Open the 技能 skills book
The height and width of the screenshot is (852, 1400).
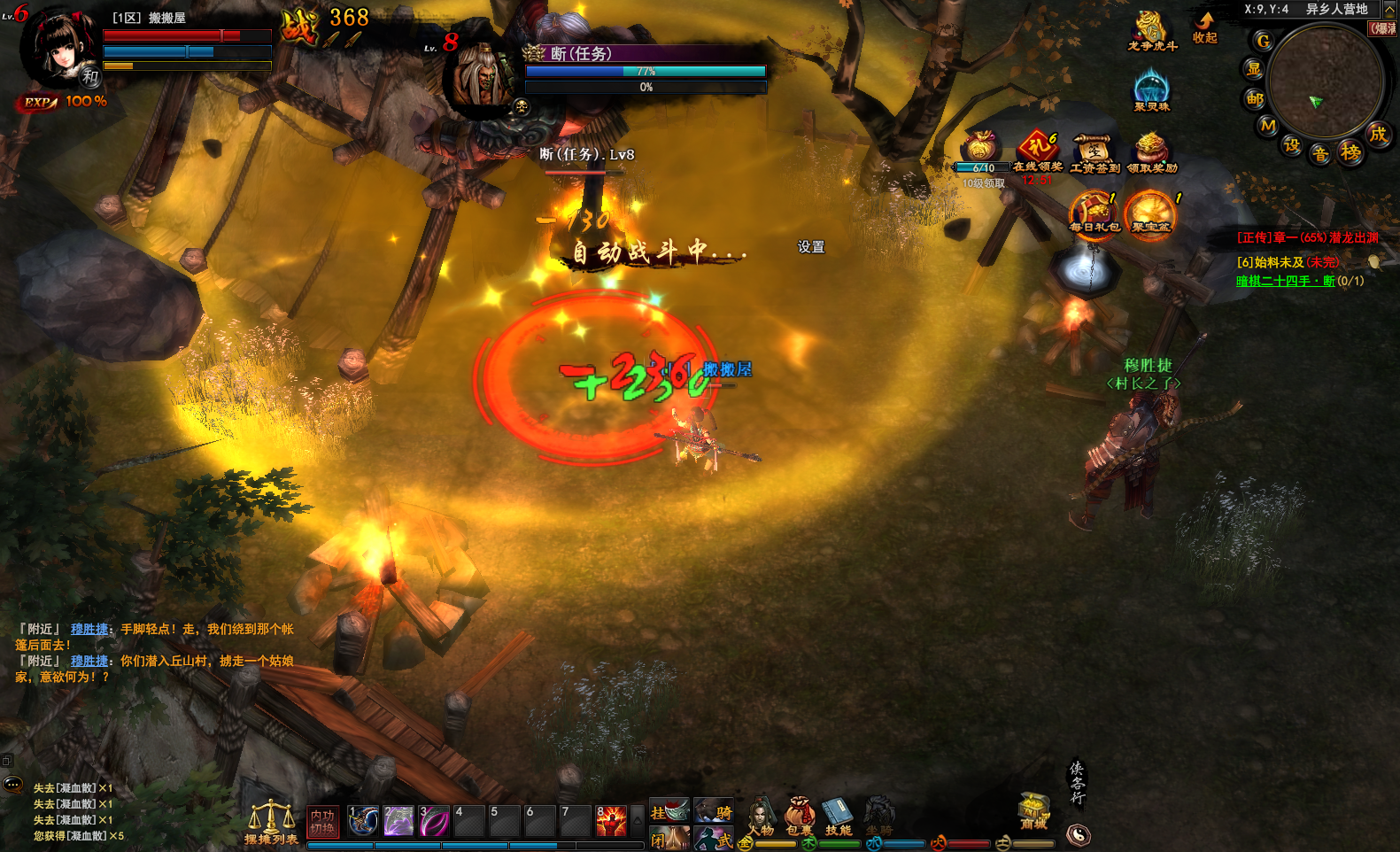pyautogui.click(x=838, y=815)
